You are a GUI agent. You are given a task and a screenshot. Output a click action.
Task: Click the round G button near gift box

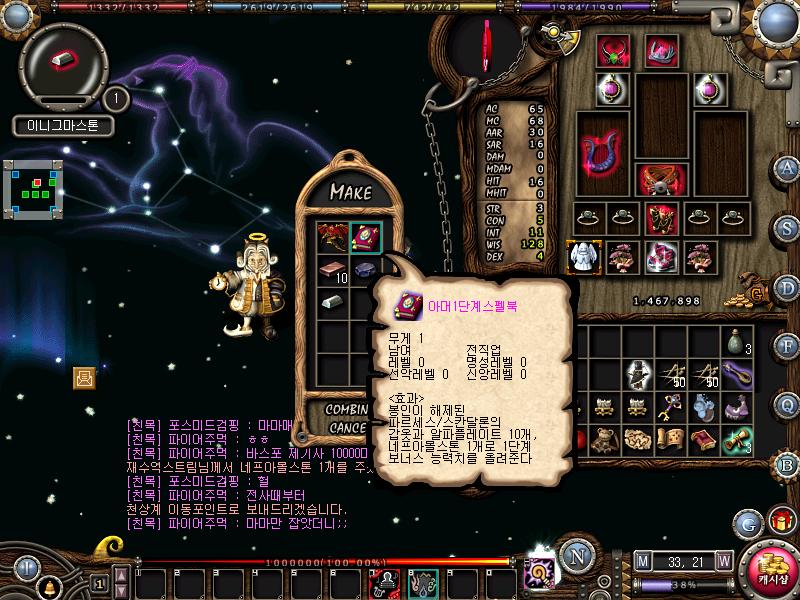[746, 522]
